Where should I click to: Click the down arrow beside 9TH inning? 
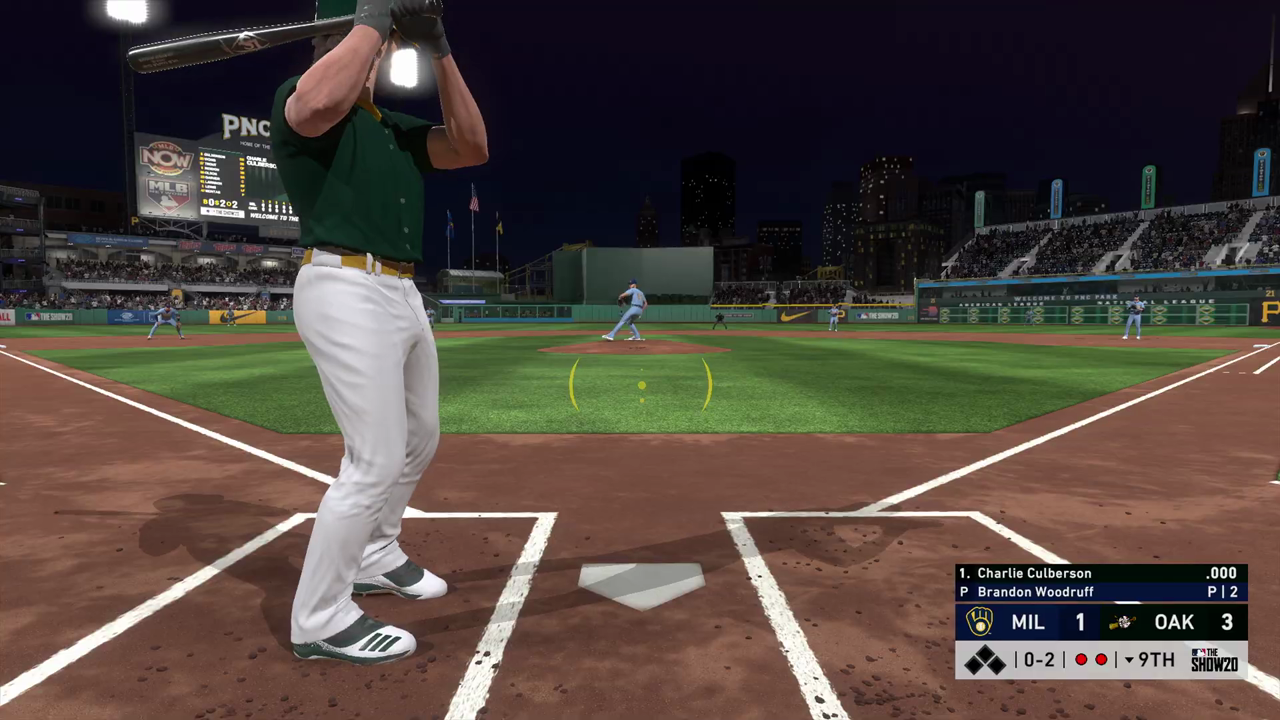pyautogui.click(x=1130, y=659)
